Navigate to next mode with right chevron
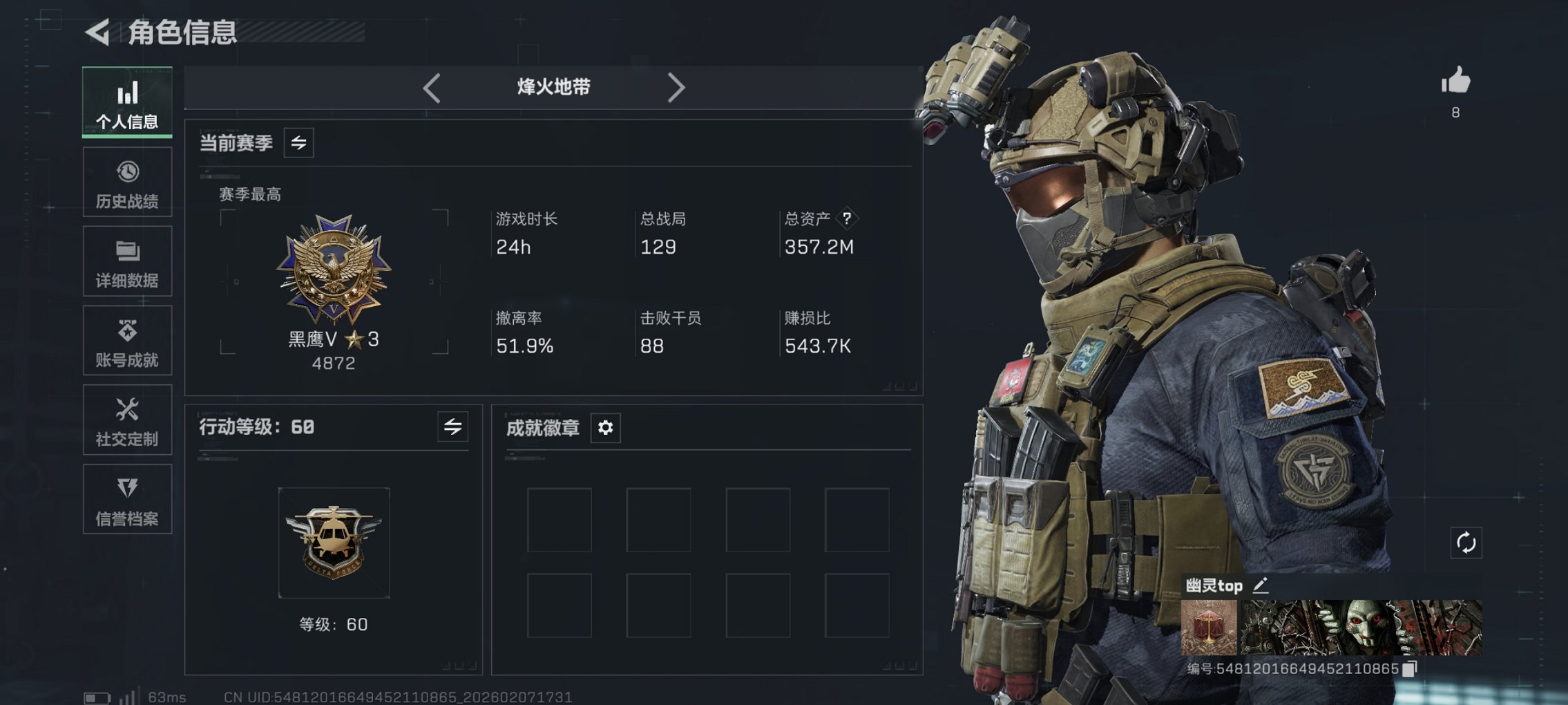The width and height of the screenshot is (1568, 705). (x=677, y=86)
